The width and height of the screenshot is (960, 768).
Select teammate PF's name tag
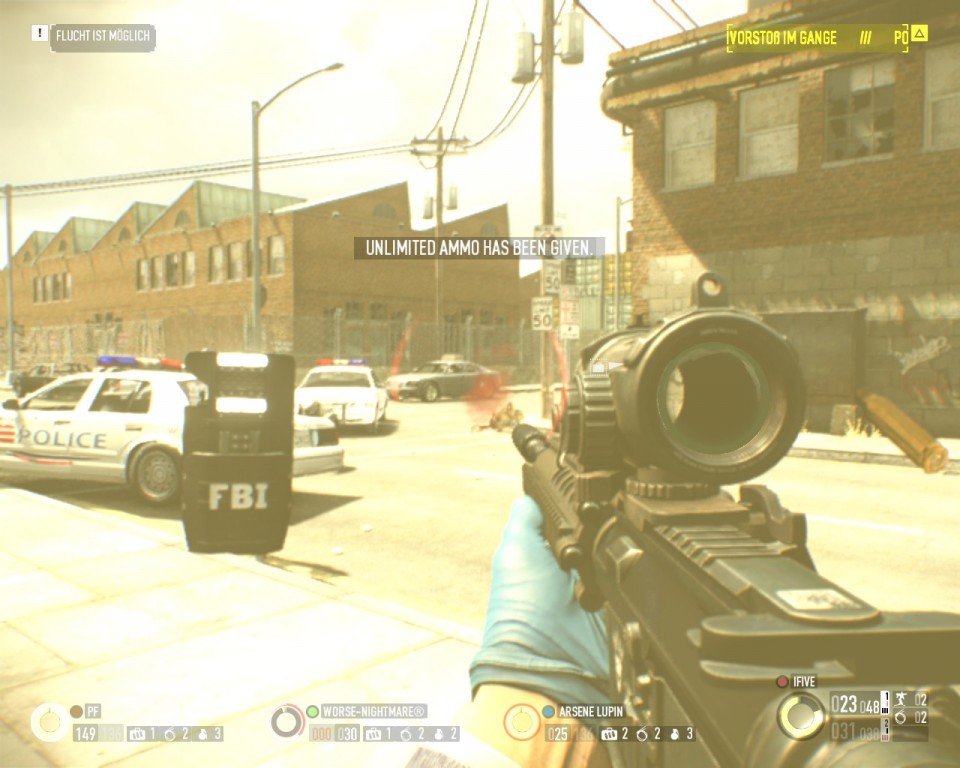(x=93, y=711)
